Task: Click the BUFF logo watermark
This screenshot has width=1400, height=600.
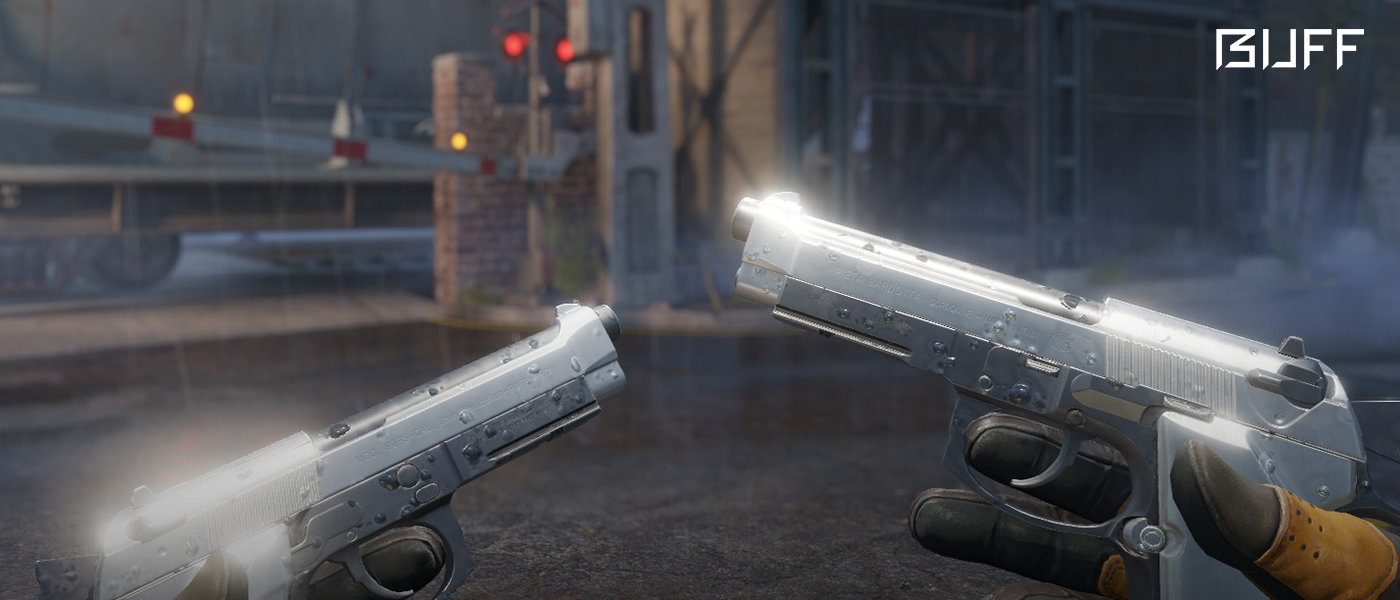Action: (x=1289, y=49)
